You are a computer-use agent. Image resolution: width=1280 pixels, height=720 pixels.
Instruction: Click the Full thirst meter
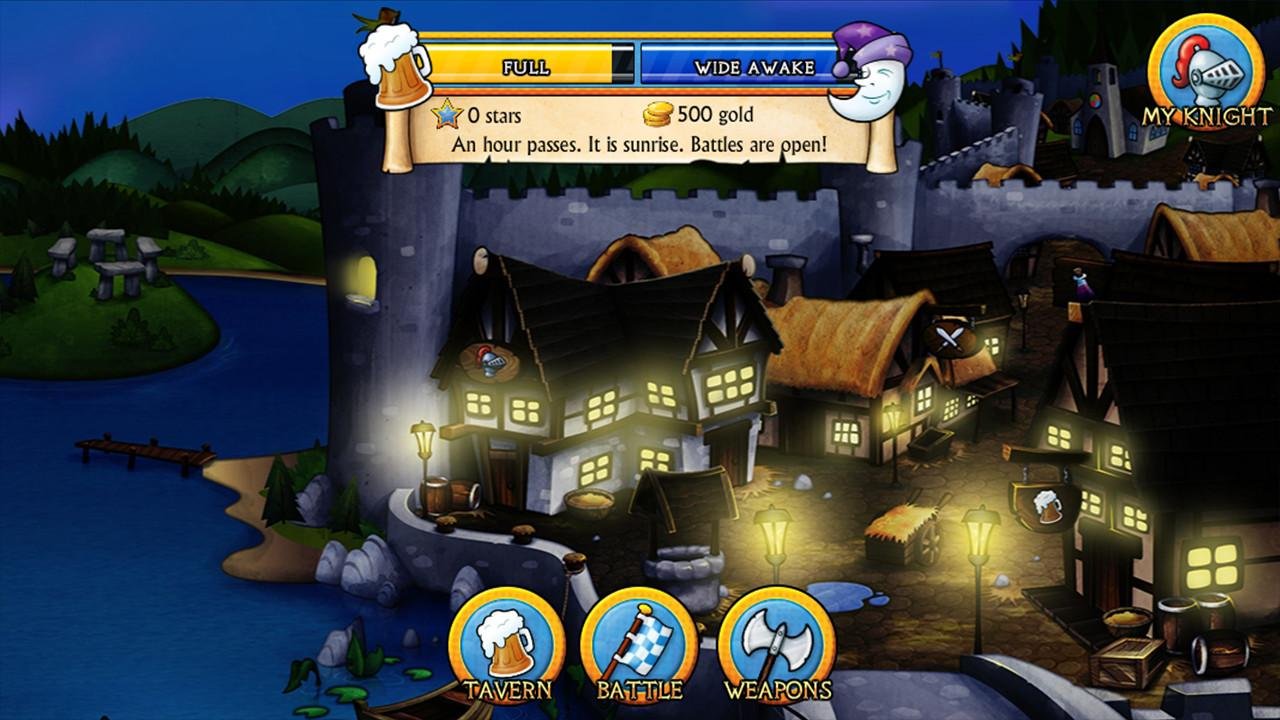tap(525, 63)
